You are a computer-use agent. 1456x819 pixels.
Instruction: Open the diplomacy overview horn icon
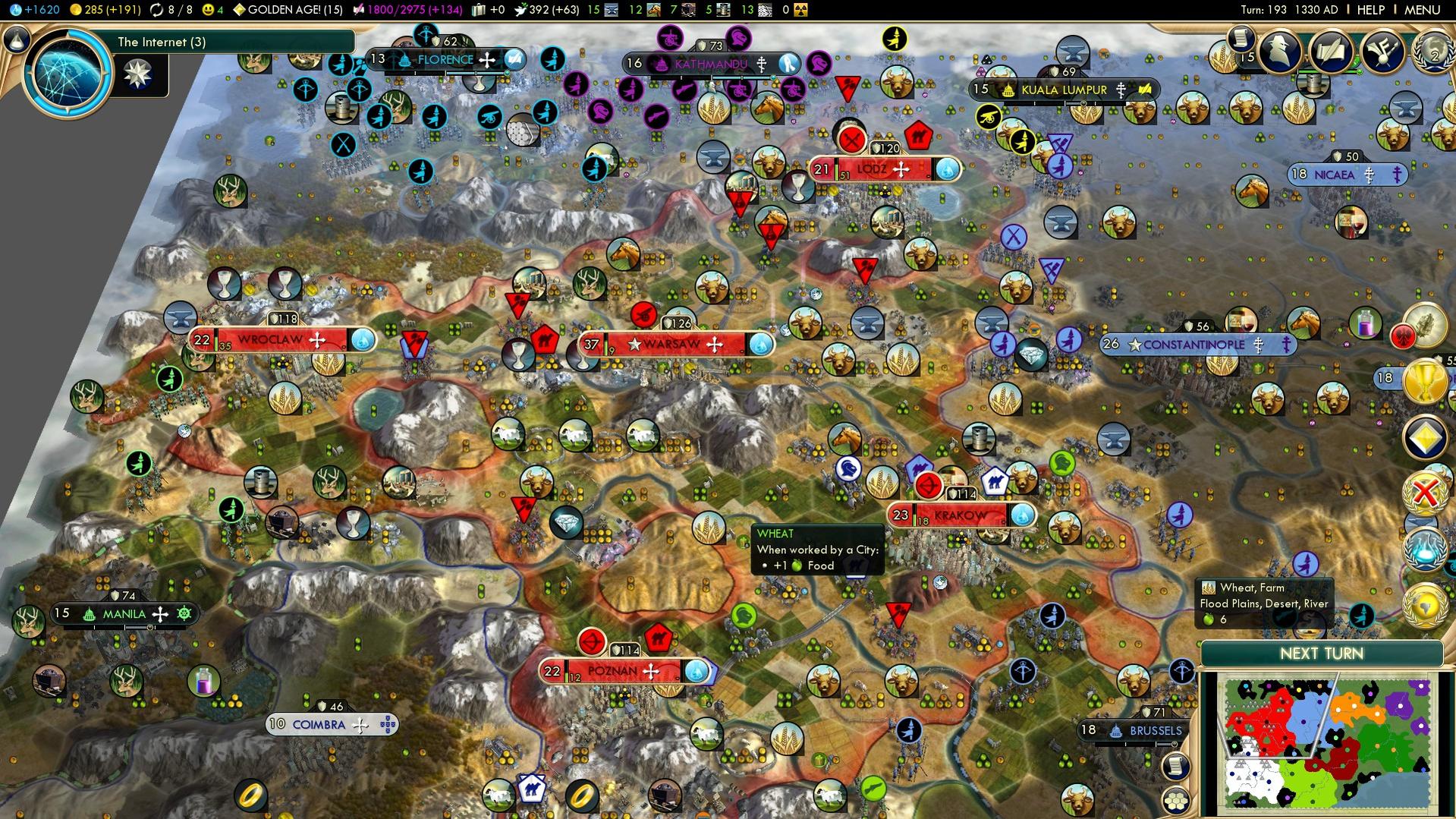point(1382,52)
